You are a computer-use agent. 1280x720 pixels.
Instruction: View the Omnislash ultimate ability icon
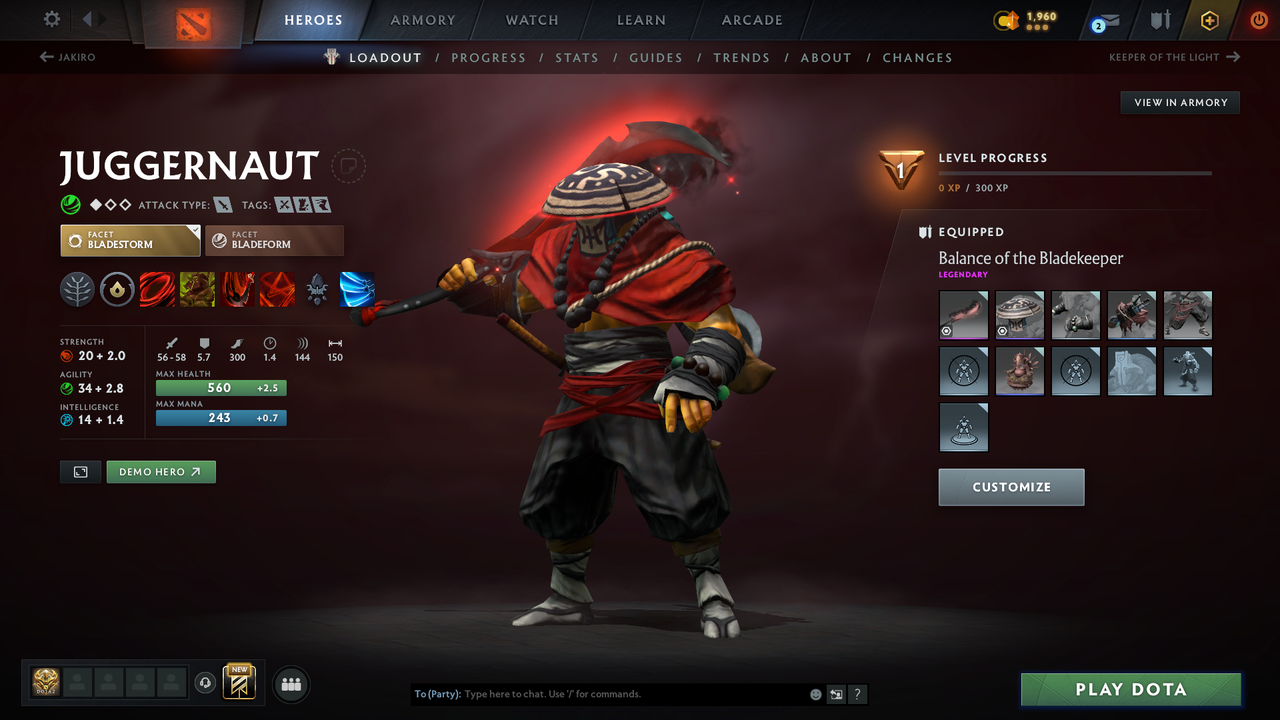point(357,290)
